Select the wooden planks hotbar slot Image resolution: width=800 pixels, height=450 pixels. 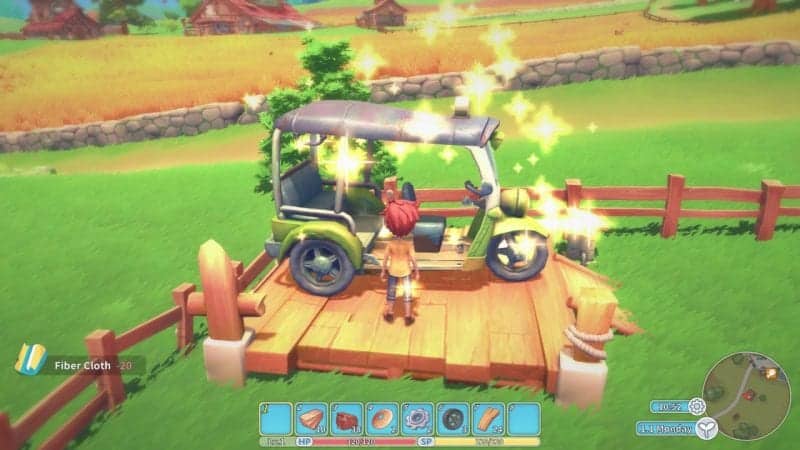(x=488, y=418)
